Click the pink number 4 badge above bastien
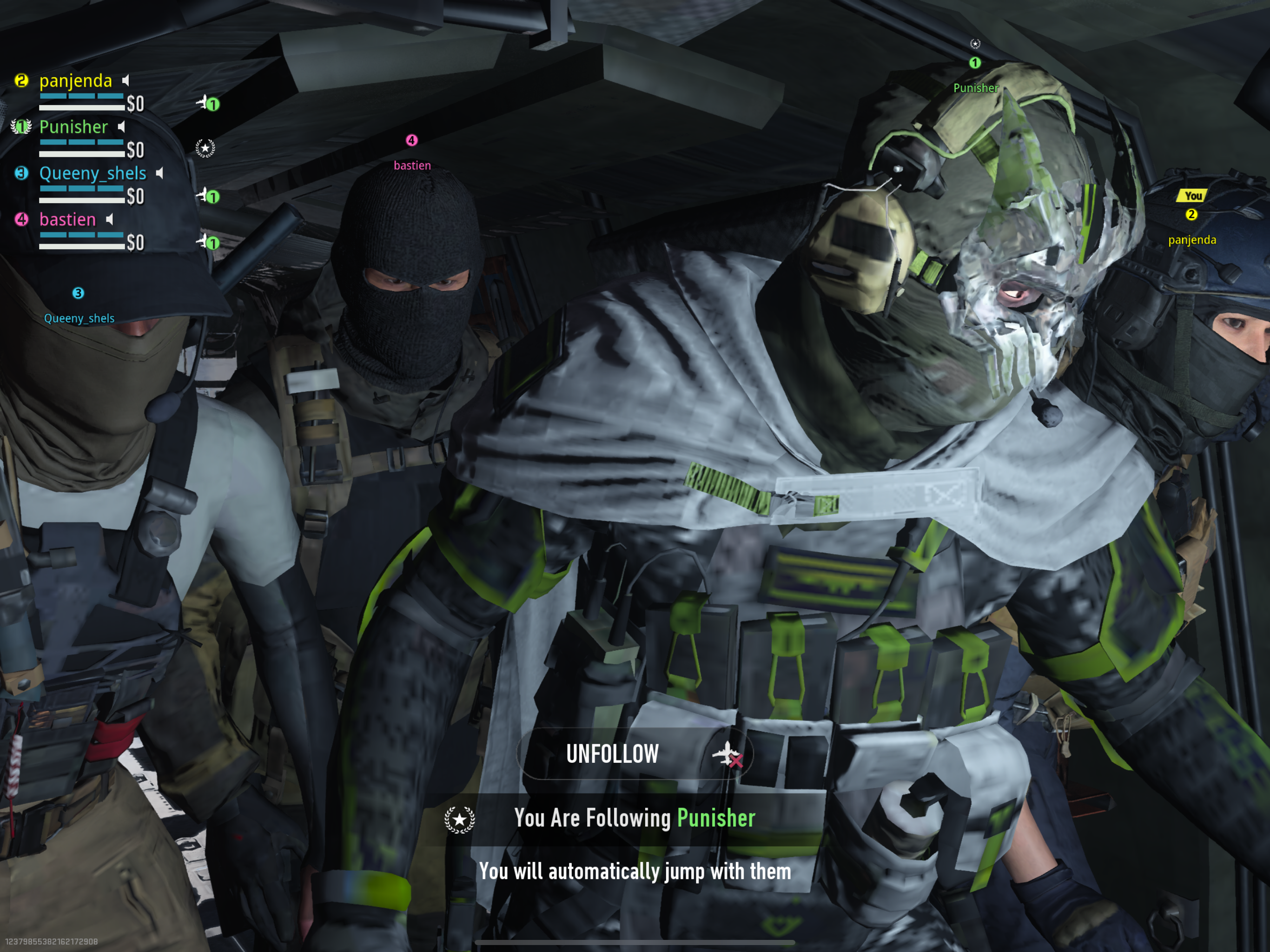 click(411, 139)
